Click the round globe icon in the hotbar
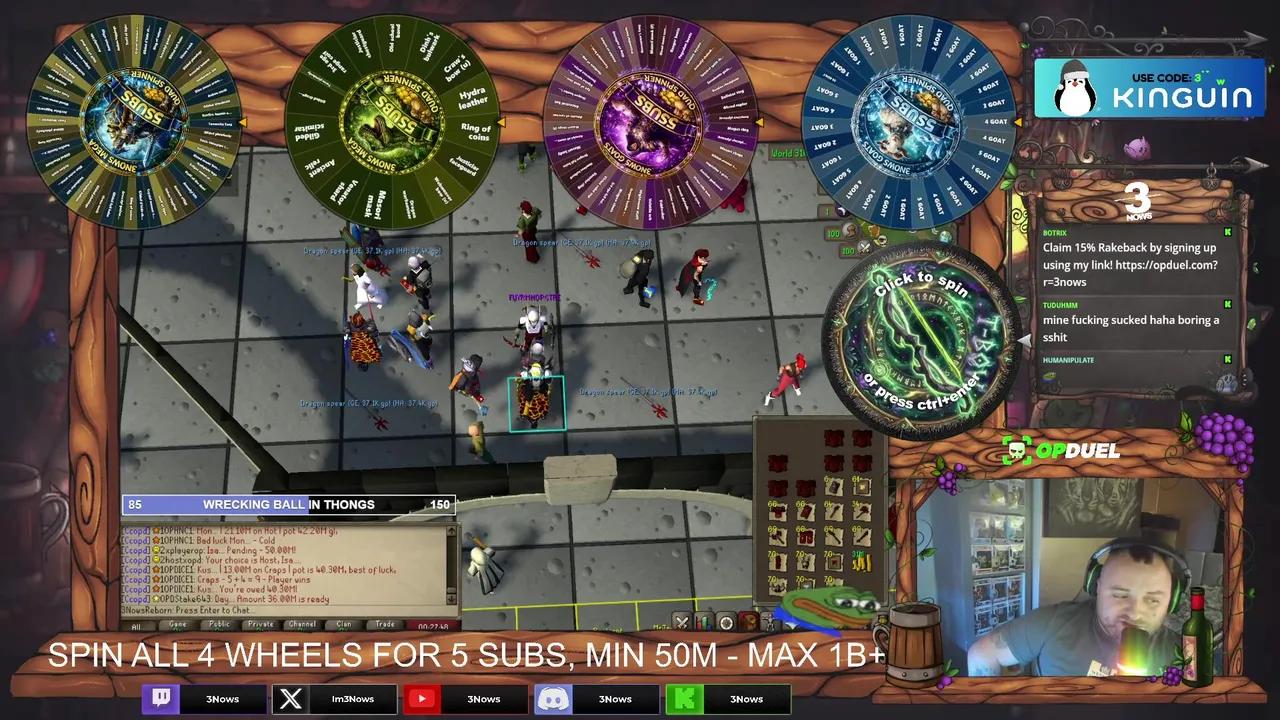The image size is (1280, 720). [x=725, y=622]
